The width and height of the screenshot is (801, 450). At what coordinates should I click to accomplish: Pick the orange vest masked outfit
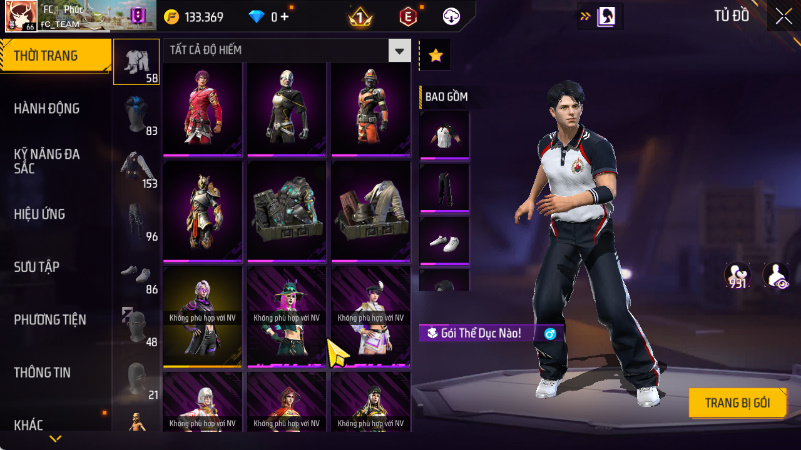pos(371,108)
